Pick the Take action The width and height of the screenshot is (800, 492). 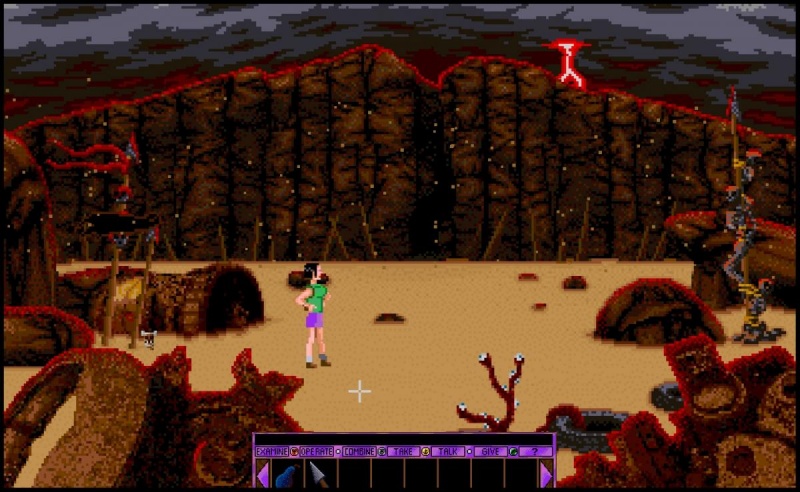(402, 451)
